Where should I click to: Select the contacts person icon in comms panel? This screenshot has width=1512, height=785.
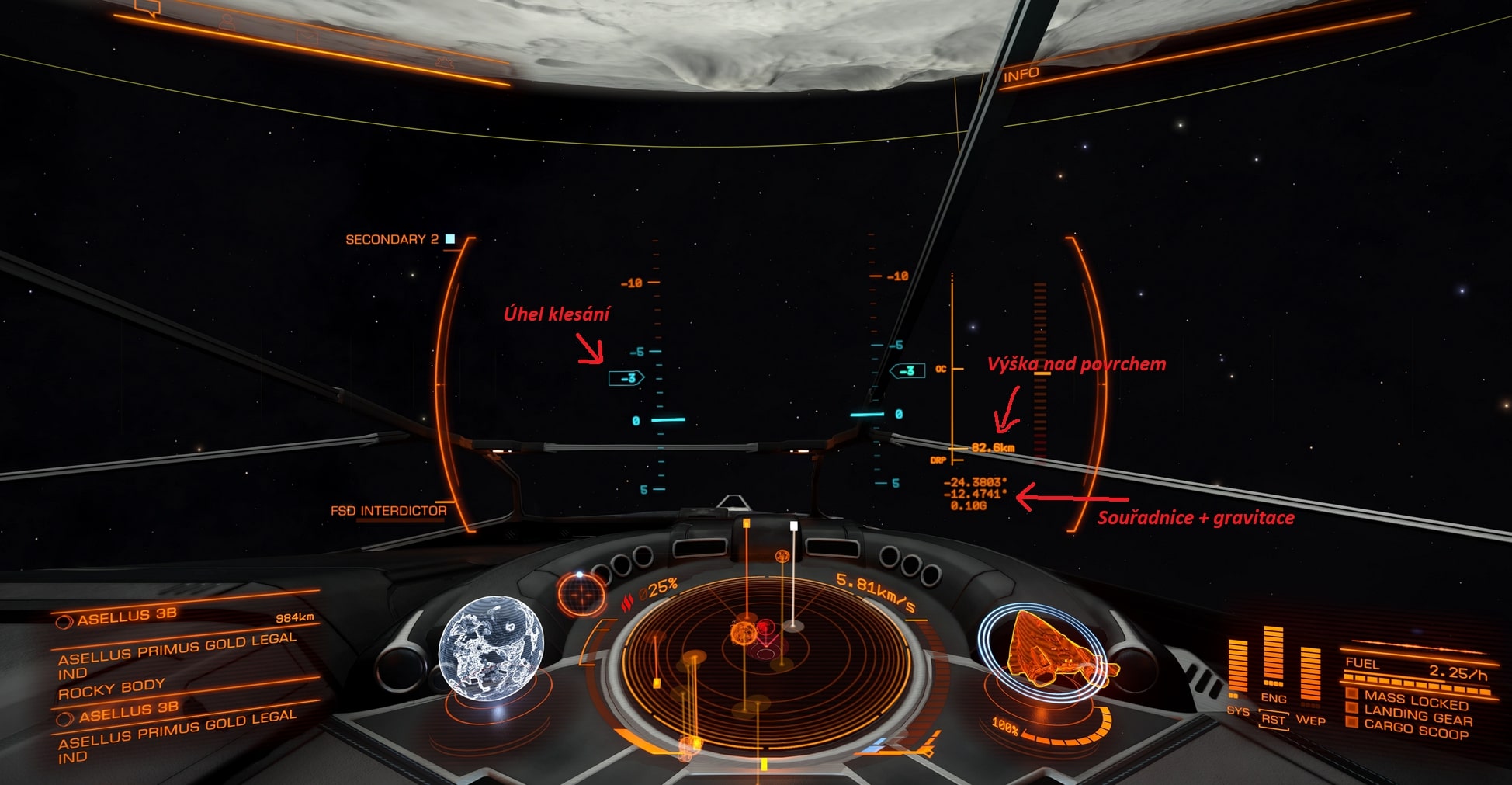[227, 20]
